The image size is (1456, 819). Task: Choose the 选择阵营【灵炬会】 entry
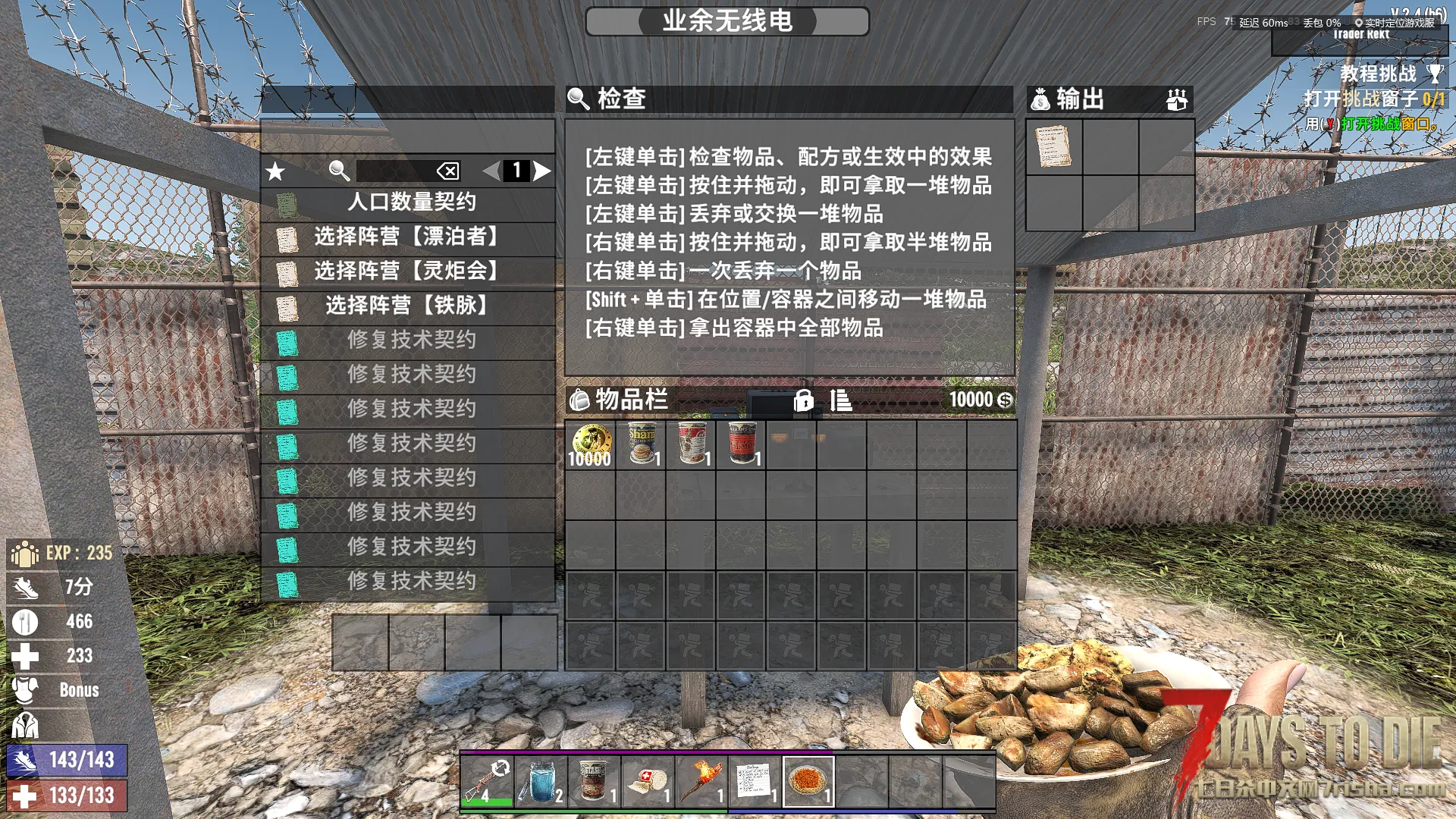pos(409,271)
